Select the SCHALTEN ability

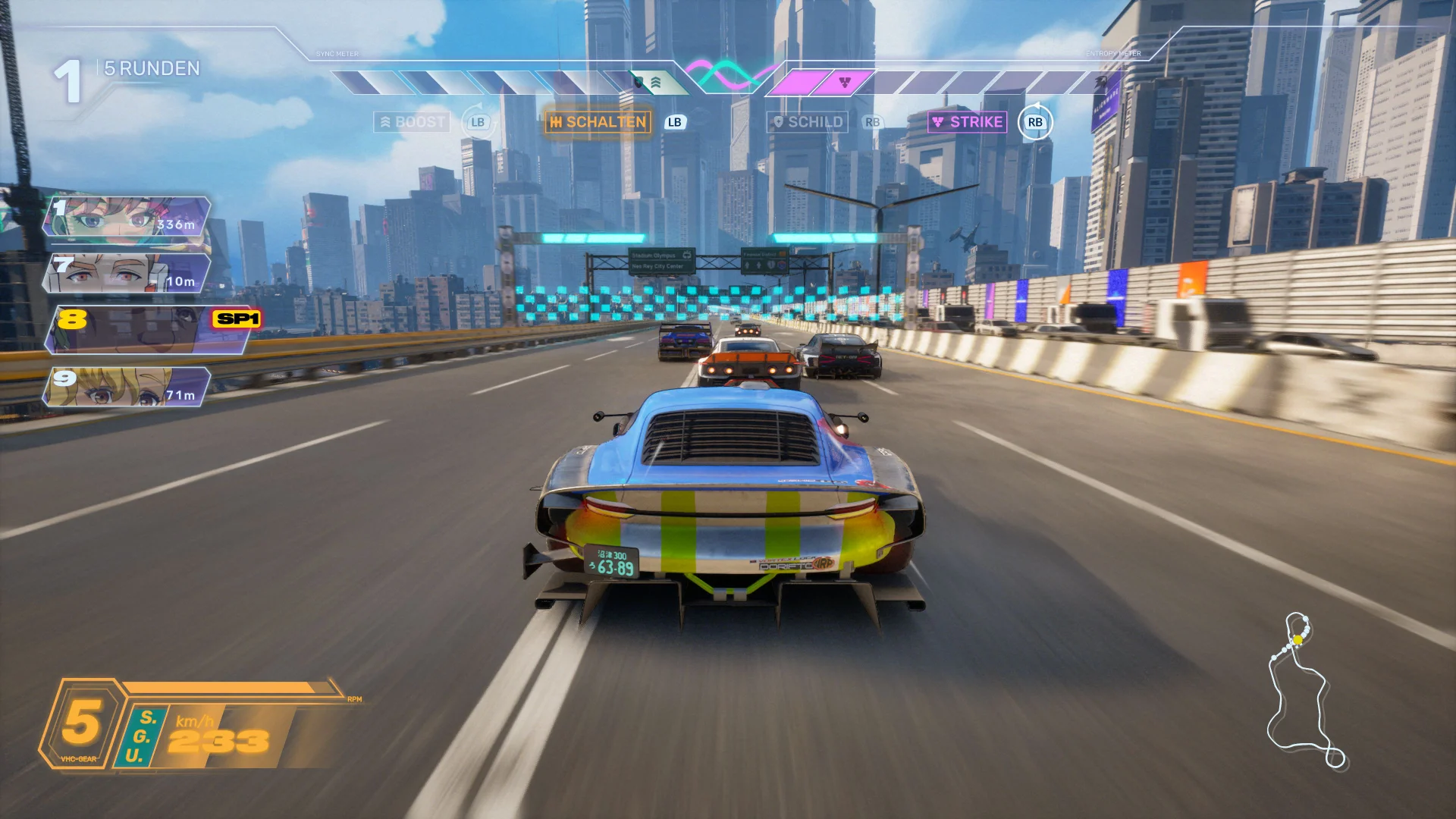[598, 122]
